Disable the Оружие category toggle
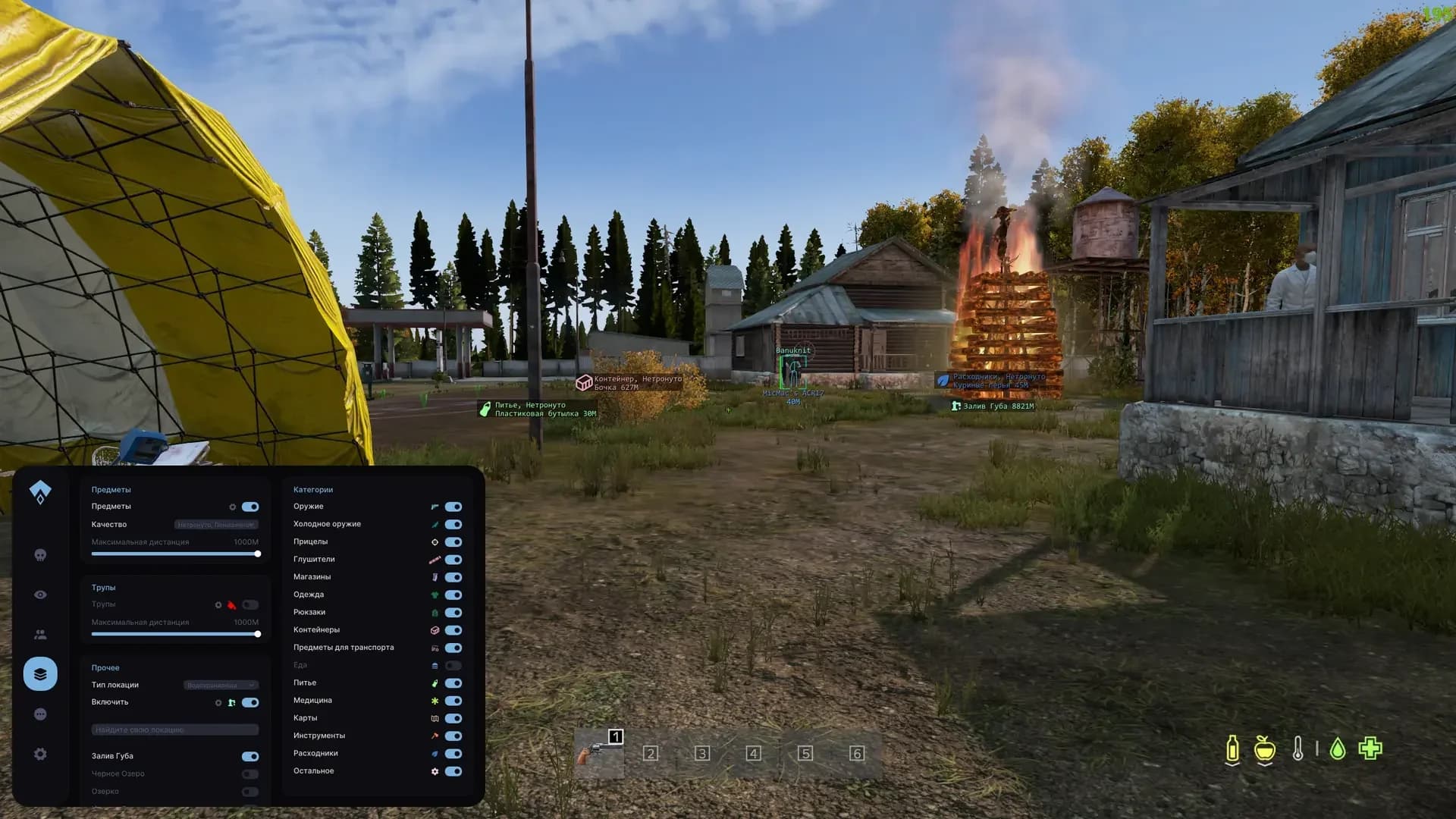The width and height of the screenshot is (1456, 819). pos(453,507)
